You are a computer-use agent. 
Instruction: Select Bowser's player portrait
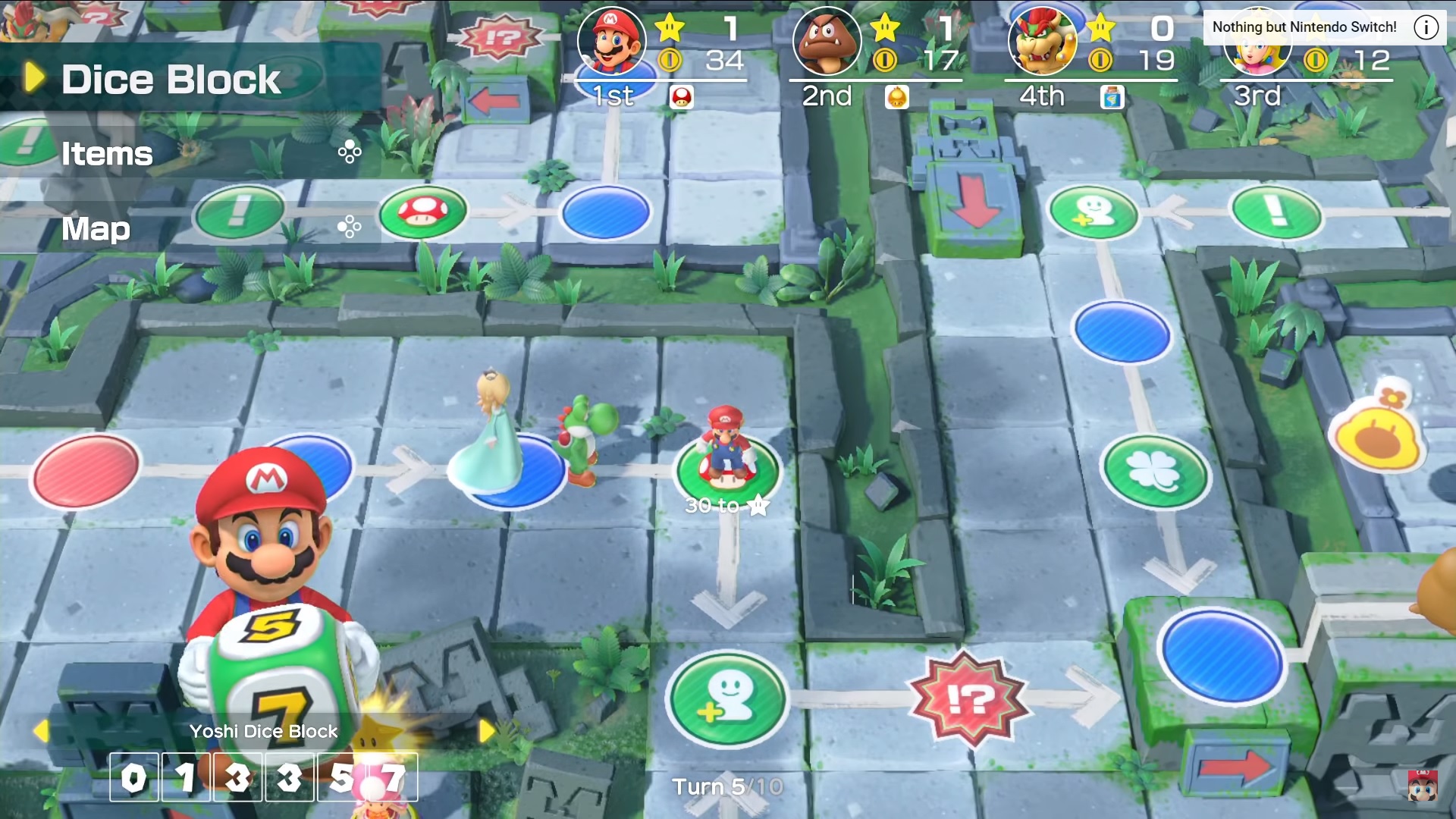[1042, 41]
